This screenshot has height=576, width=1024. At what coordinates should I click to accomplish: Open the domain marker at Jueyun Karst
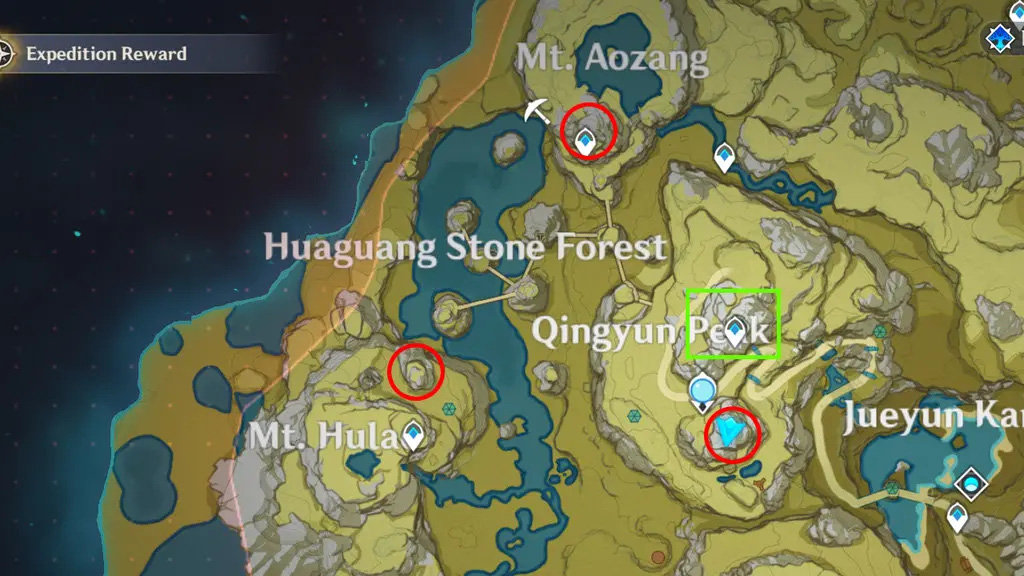click(970, 485)
